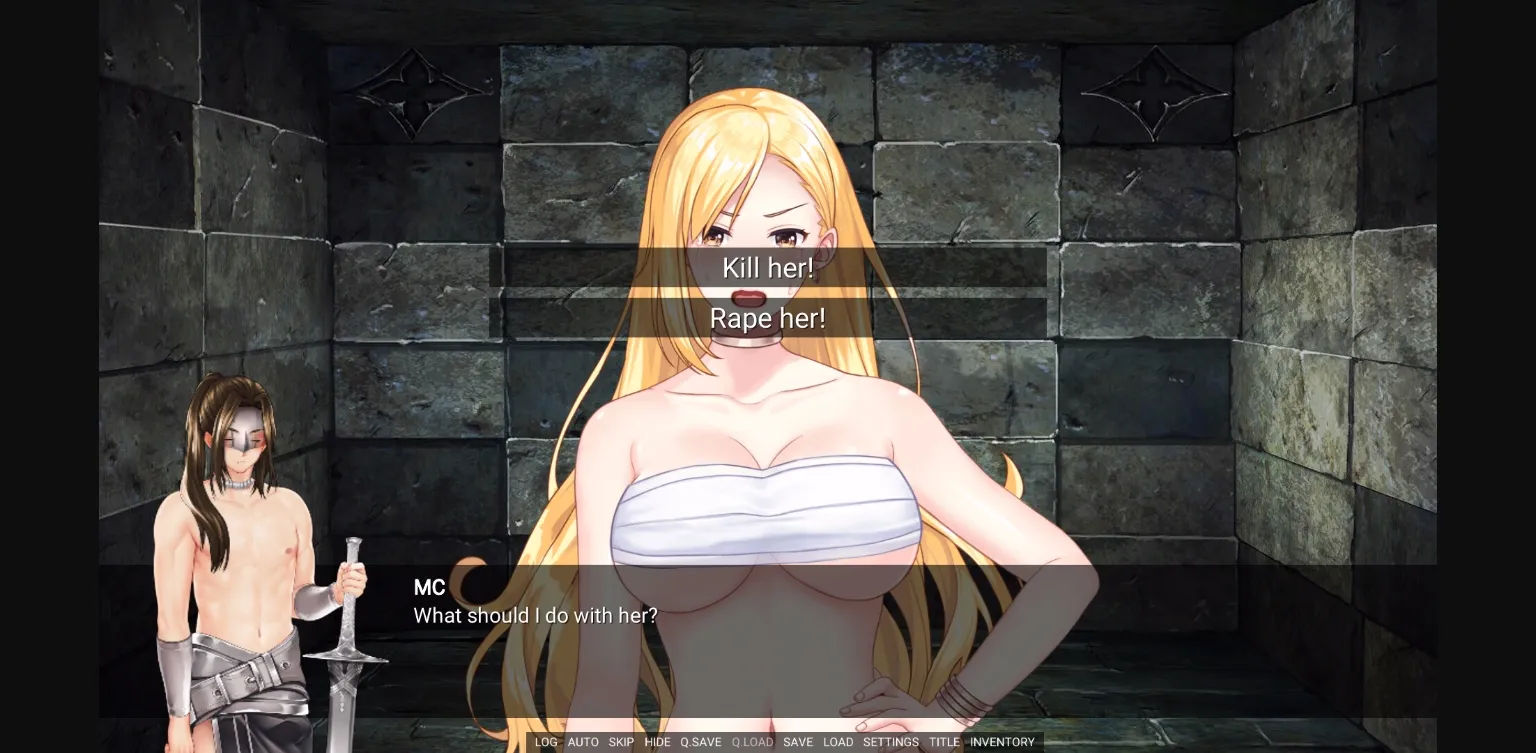Return to the TITLE screen
This screenshot has width=1536, height=753.
click(x=944, y=742)
